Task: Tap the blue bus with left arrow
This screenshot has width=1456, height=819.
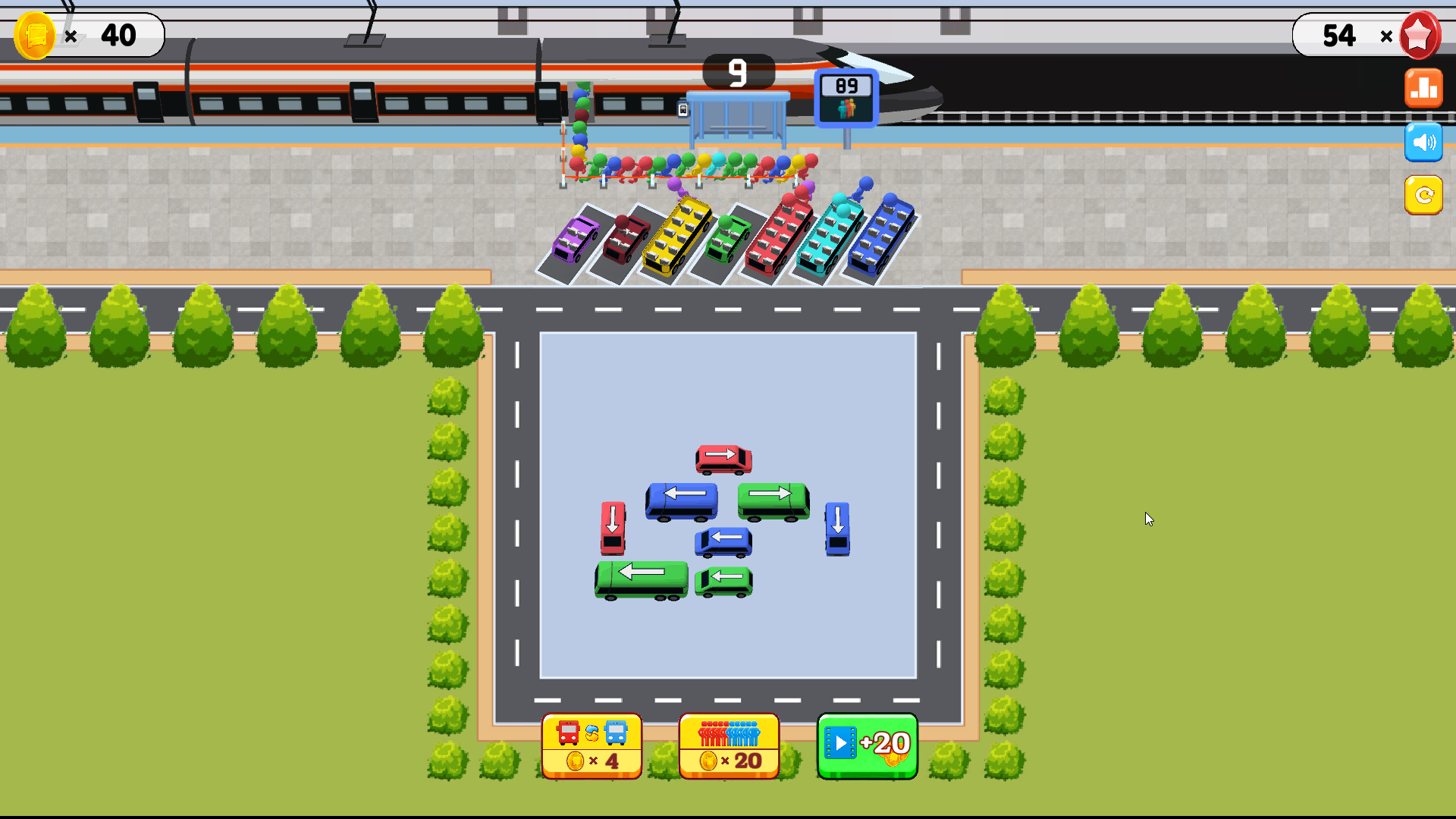Action: pyautogui.click(x=681, y=500)
